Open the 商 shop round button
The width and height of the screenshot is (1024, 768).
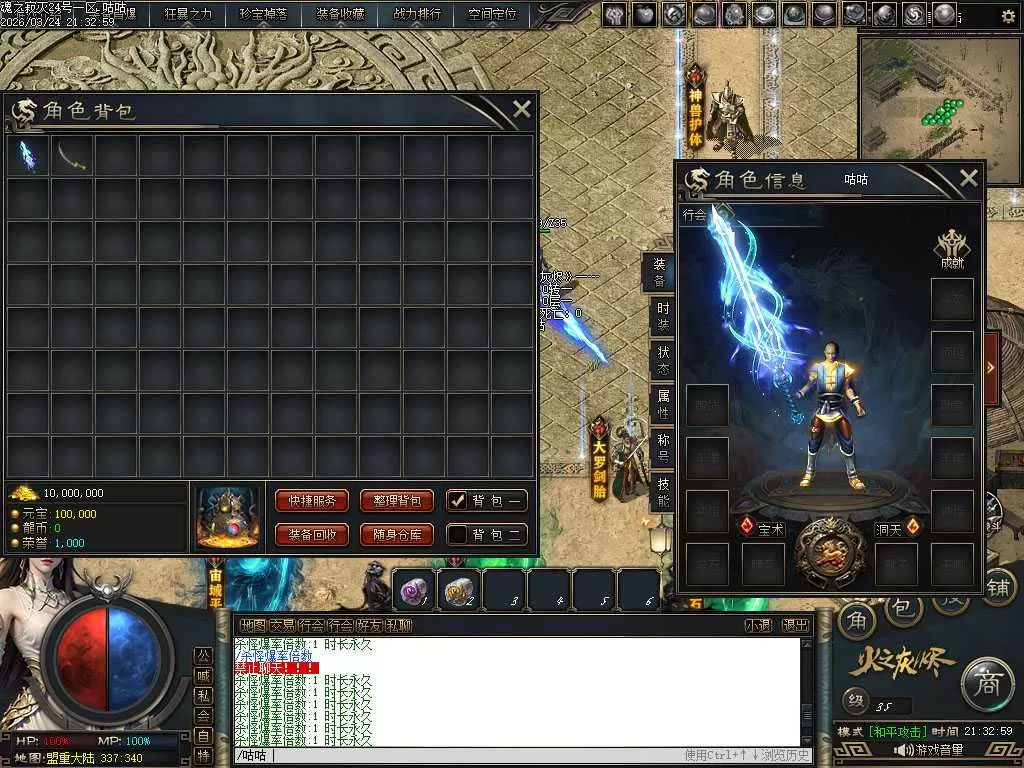(x=986, y=683)
